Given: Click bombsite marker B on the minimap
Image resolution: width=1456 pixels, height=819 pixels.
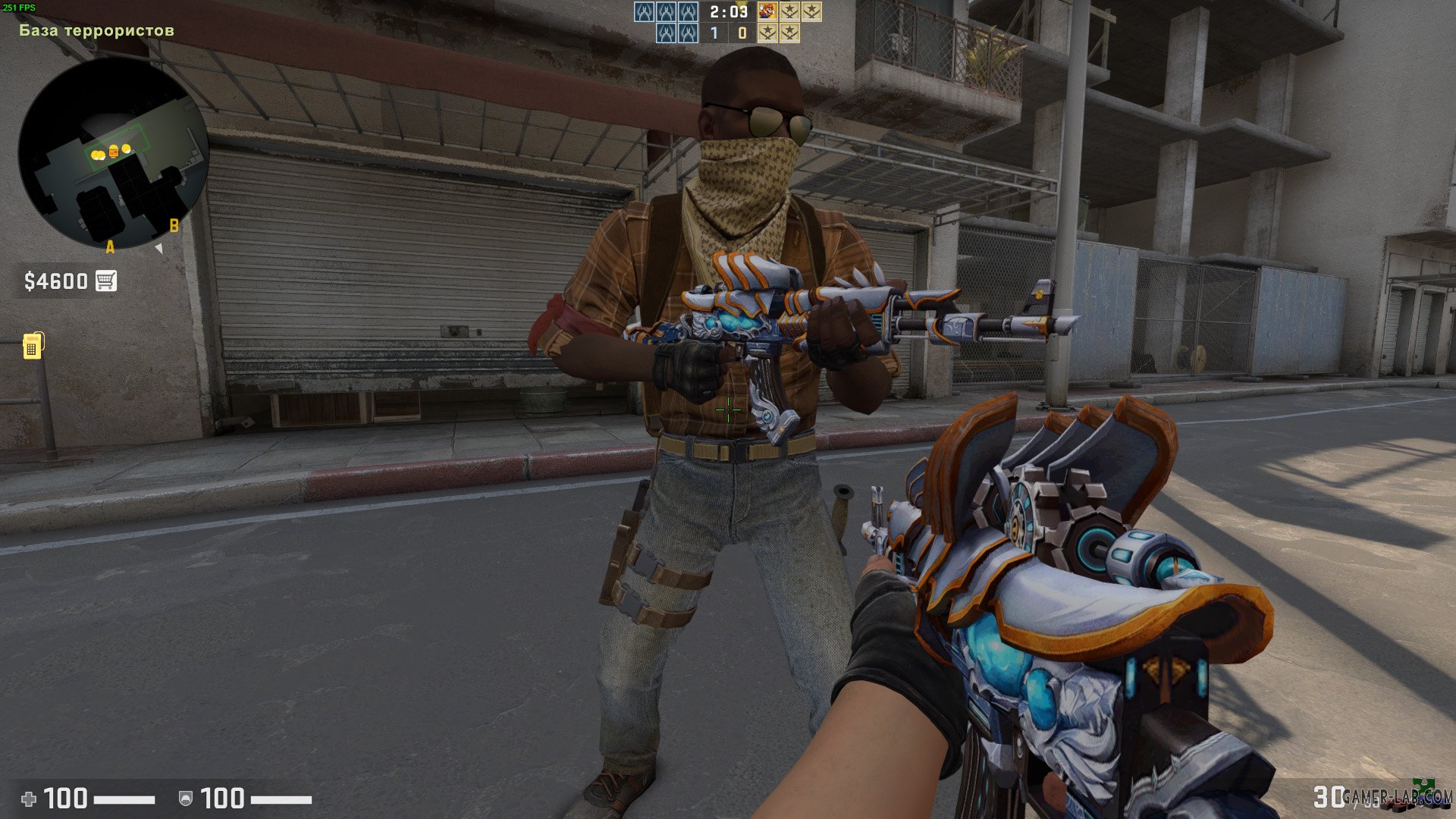Looking at the screenshot, I should point(174,226).
